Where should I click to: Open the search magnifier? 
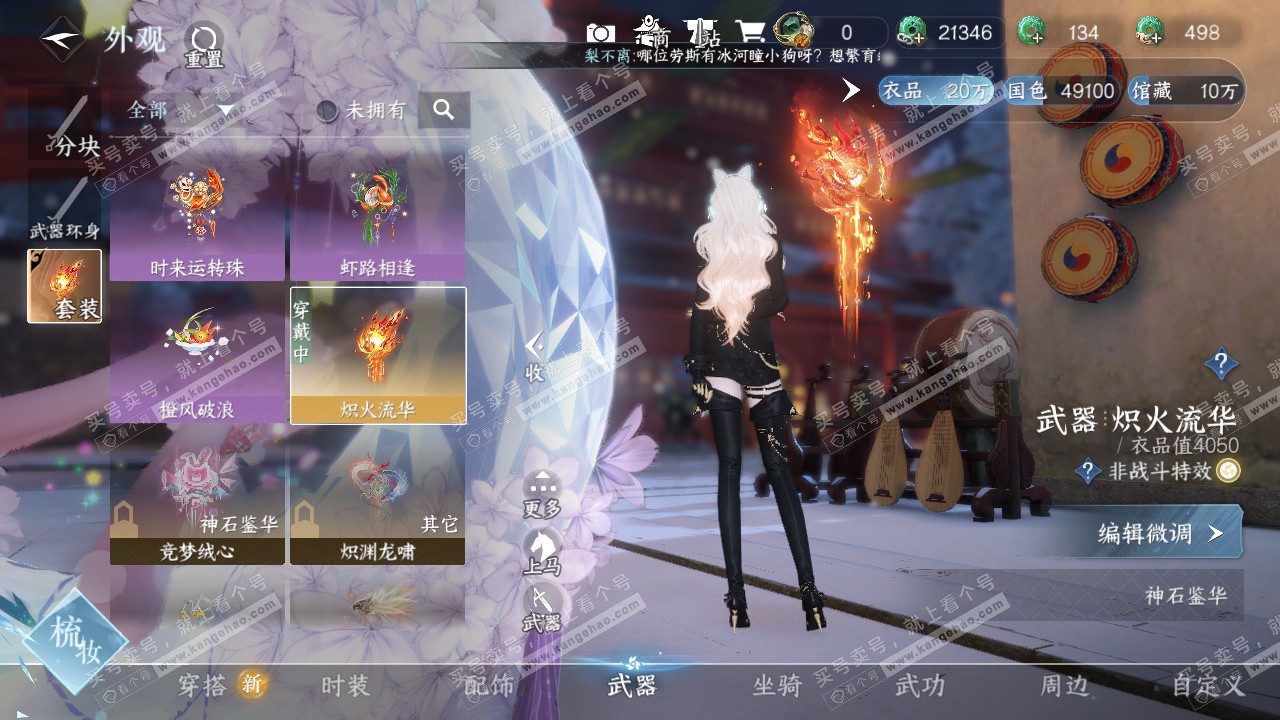tap(444, 110)
